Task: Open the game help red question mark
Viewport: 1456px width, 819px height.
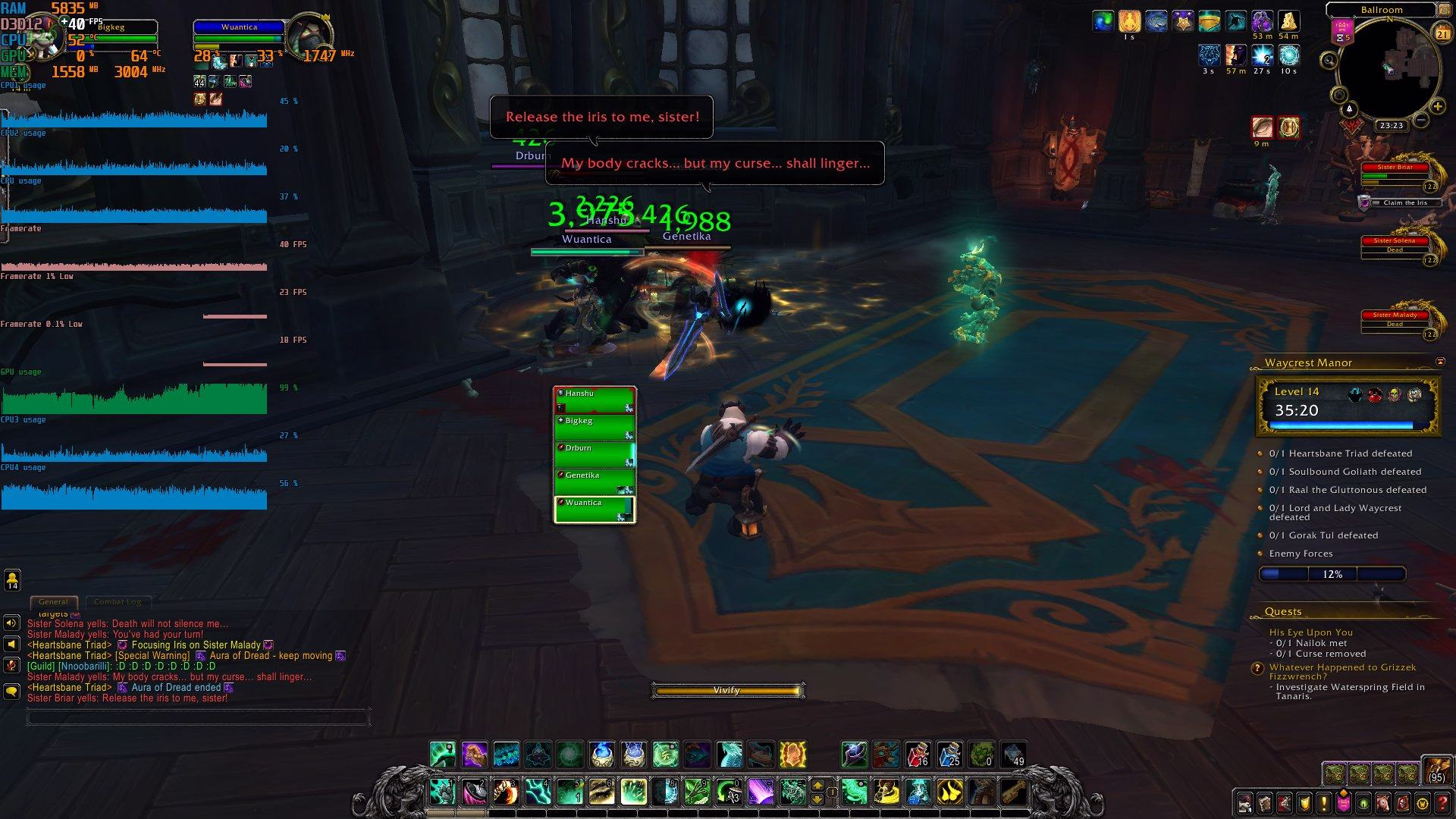Action: click(1442, 802)
